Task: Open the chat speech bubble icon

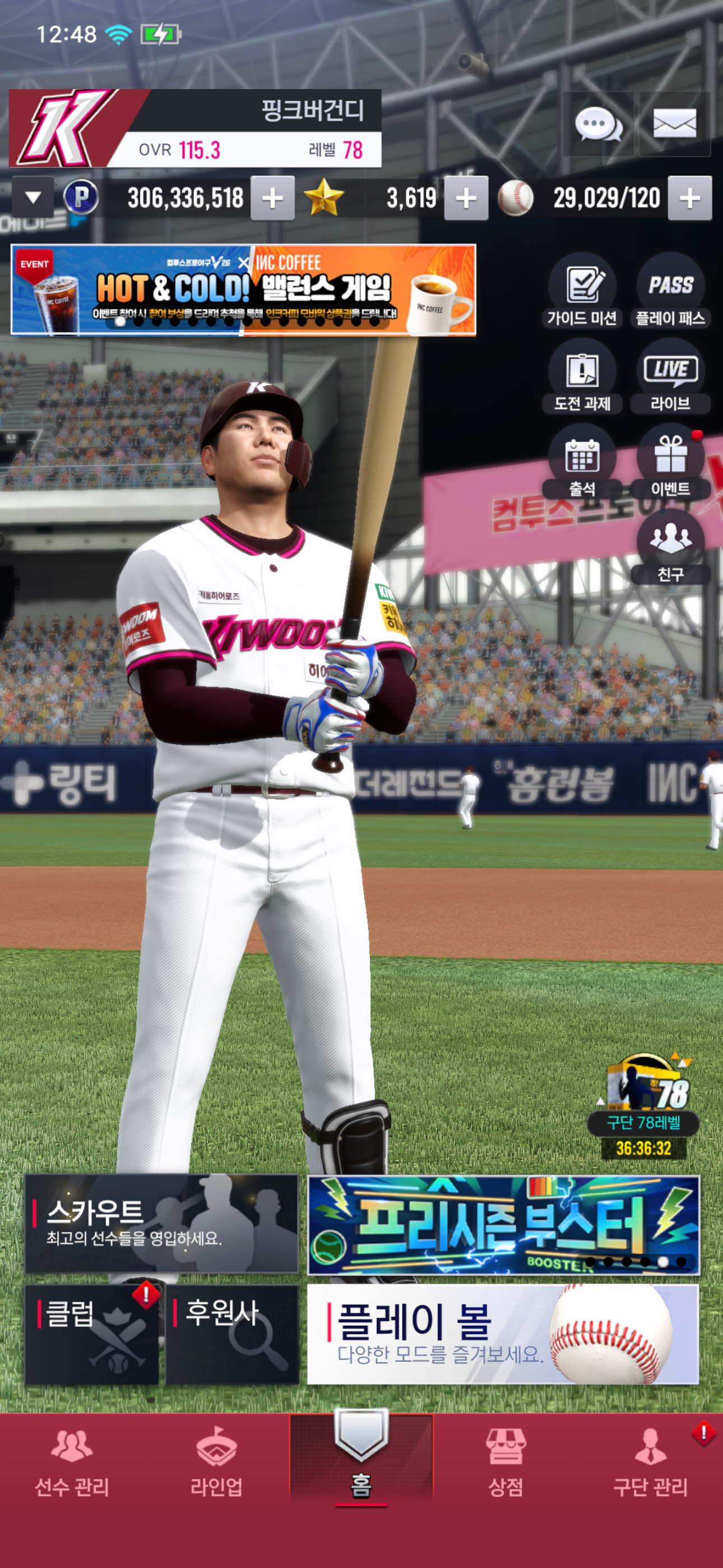Action: point(597,124)
